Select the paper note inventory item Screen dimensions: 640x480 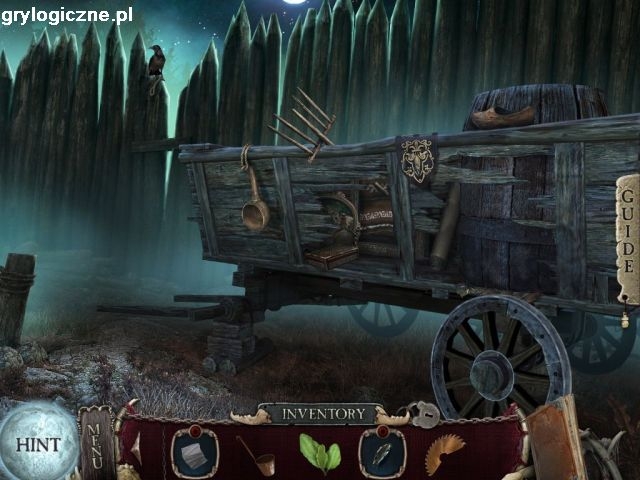point(193,453)
